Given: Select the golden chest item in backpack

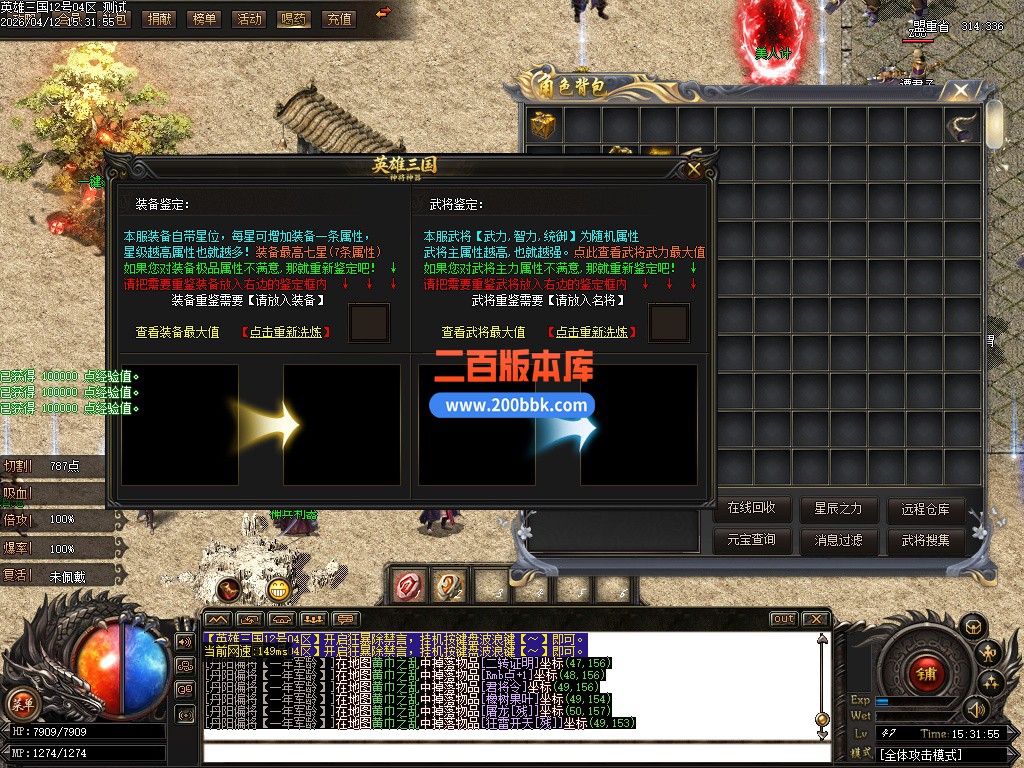Looking at the screenshot, I should [x=545, y=125].
